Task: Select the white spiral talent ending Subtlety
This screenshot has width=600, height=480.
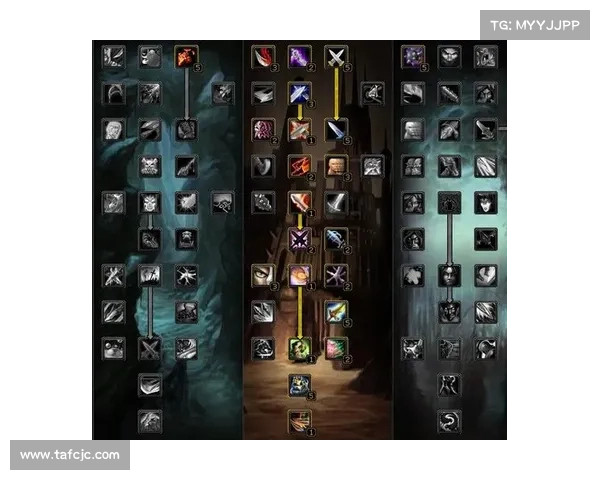Action: pyautogui.click(x=449, y=420)
